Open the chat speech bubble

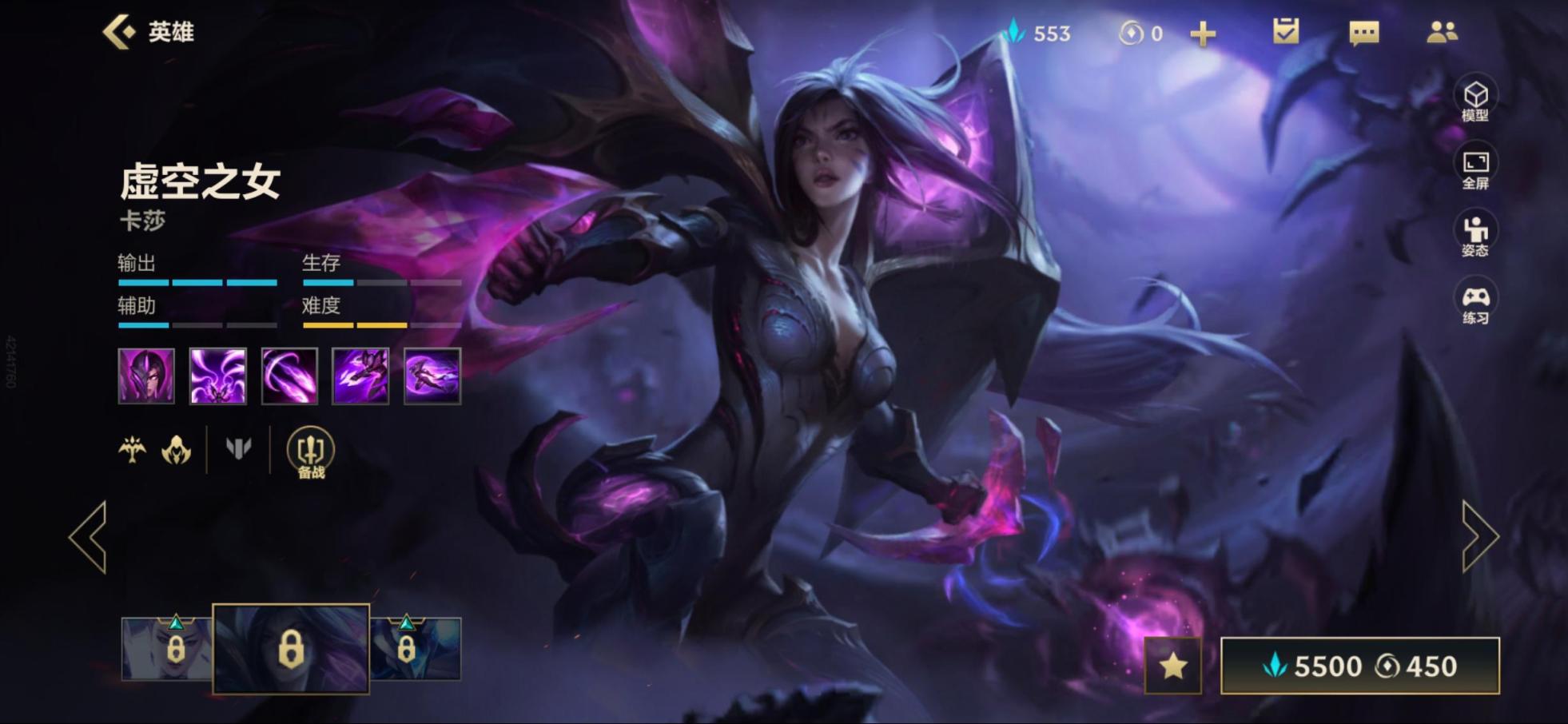[x=1363, y=33]
